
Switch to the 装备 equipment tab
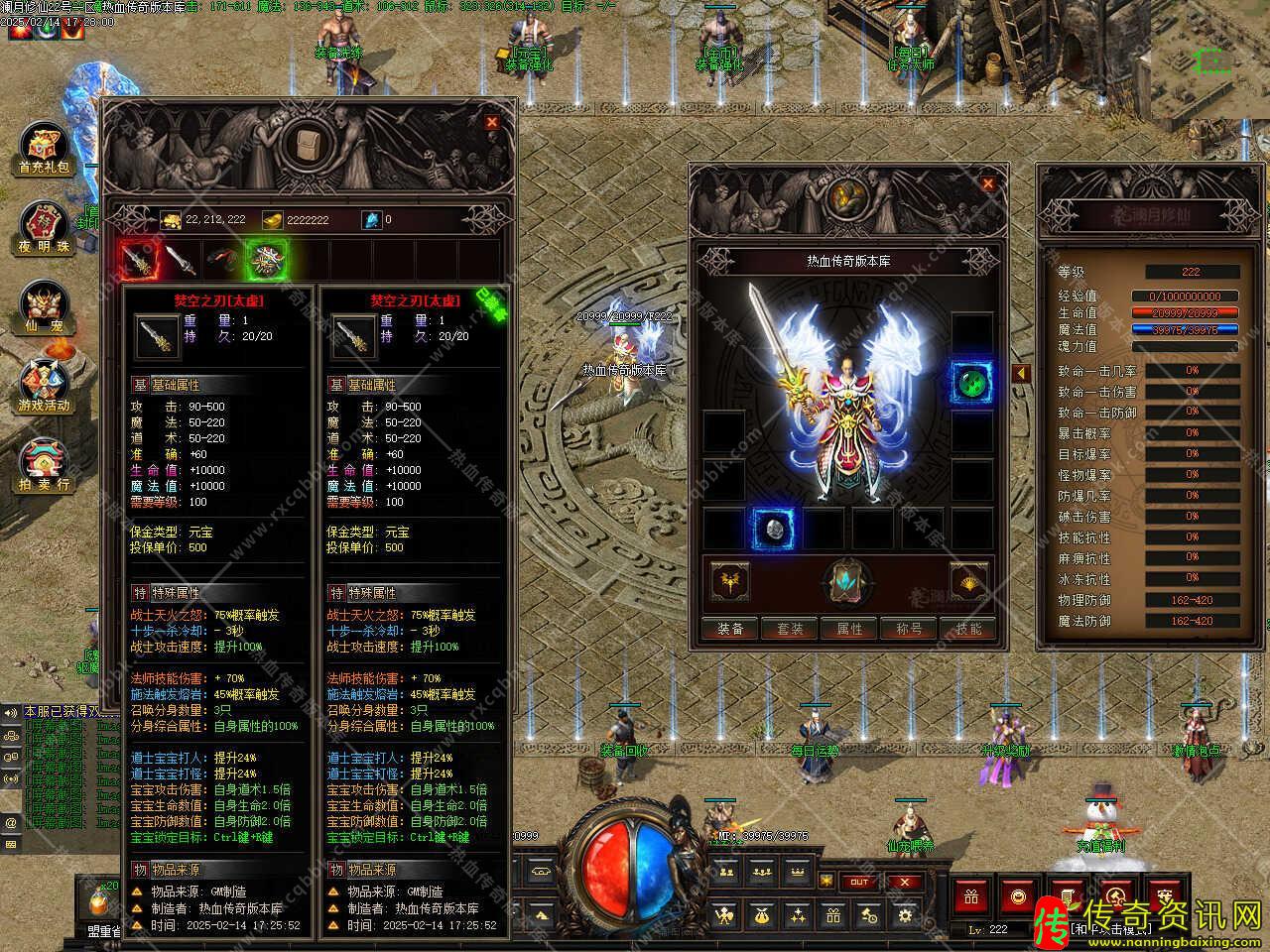click(x=730, y=629)
